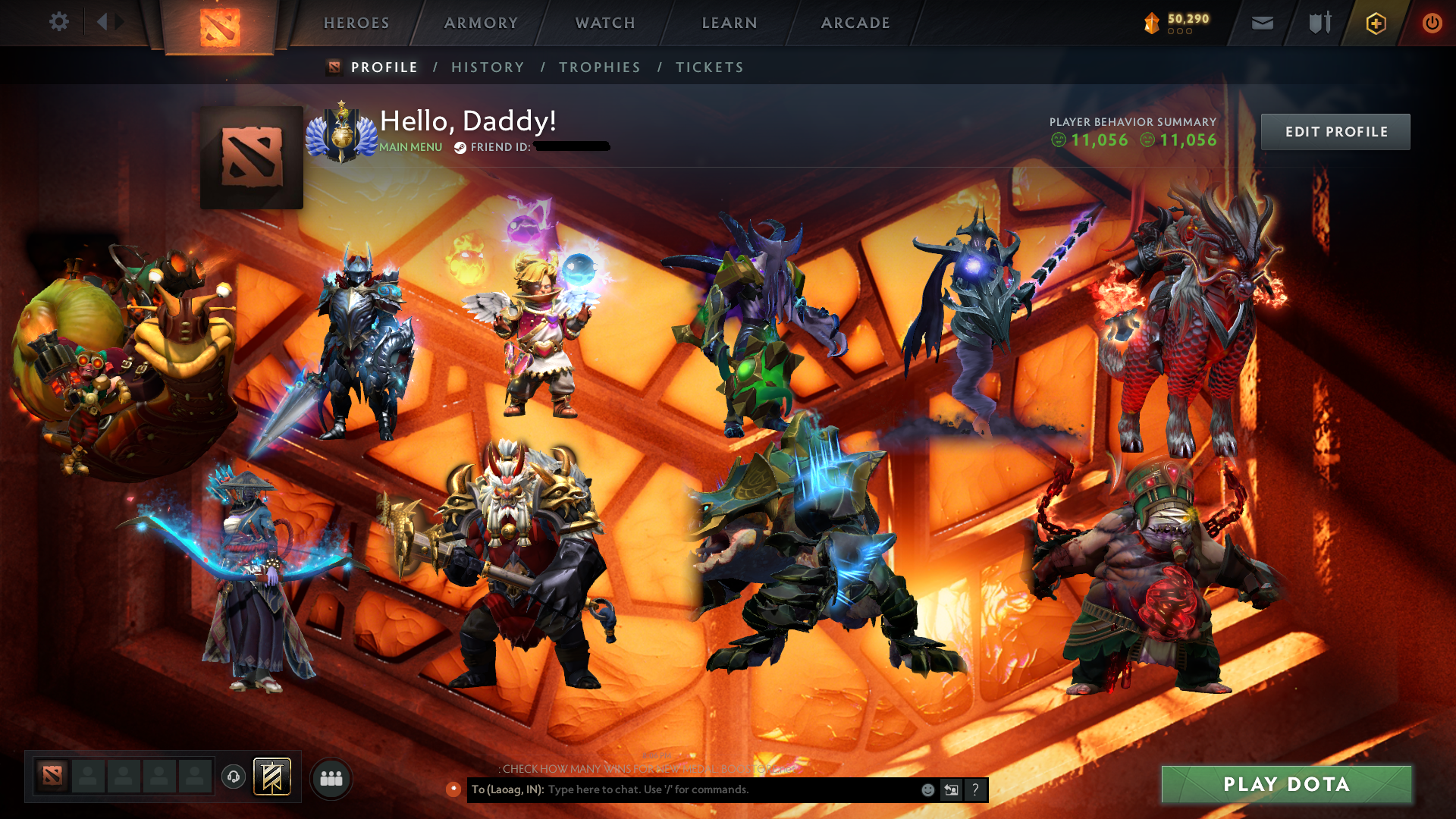Open the mail envelope inbox
The width and height of the screenshot is (1456, 819).
1263,24
